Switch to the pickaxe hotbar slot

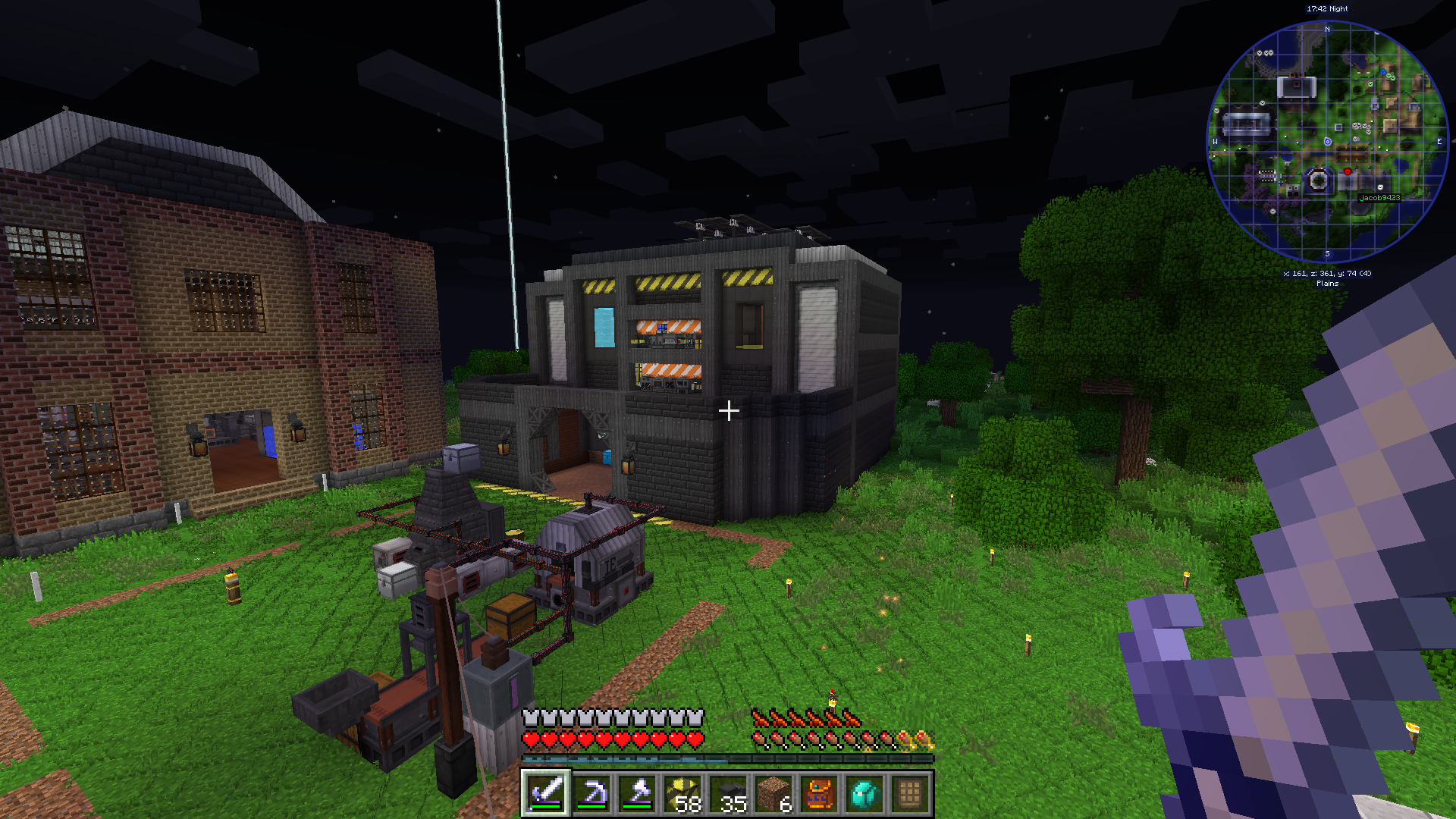click(591, 794)
